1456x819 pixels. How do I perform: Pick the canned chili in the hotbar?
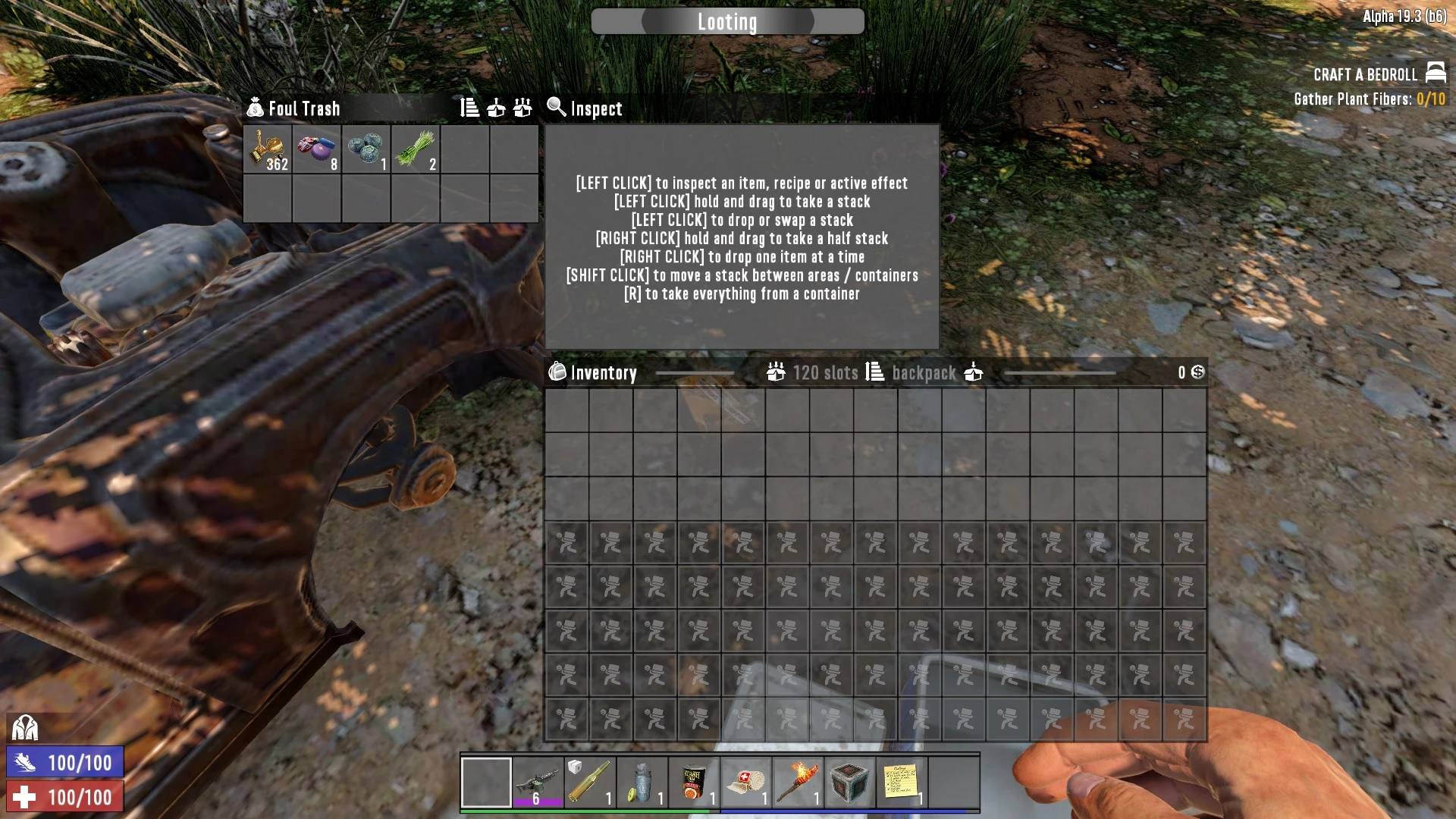[694, 782]
